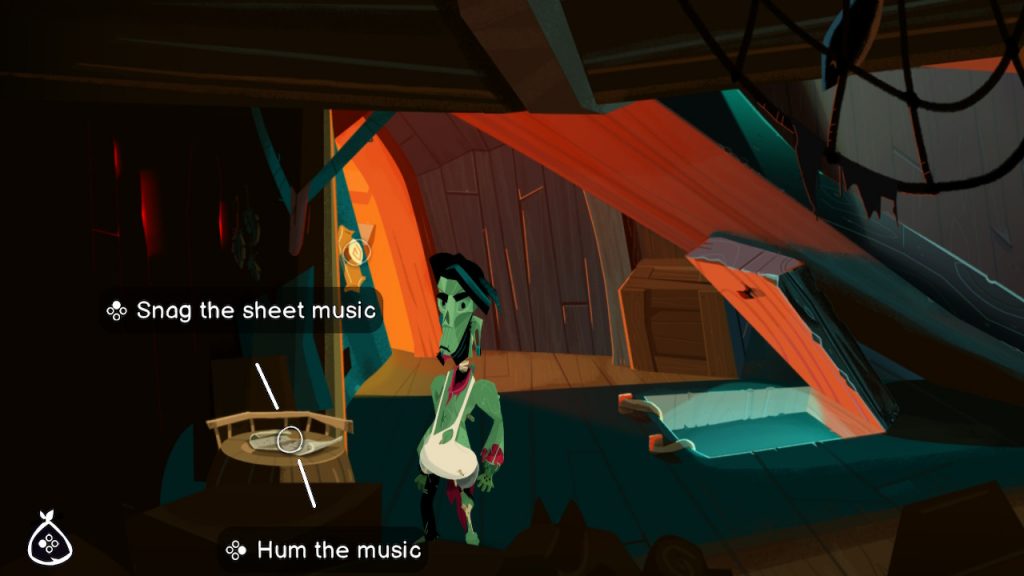Image resolution: width=1024 pixels, height=576 pixels.
Task: Select the "Hum the music" action
Action: (x=323, y=550)
